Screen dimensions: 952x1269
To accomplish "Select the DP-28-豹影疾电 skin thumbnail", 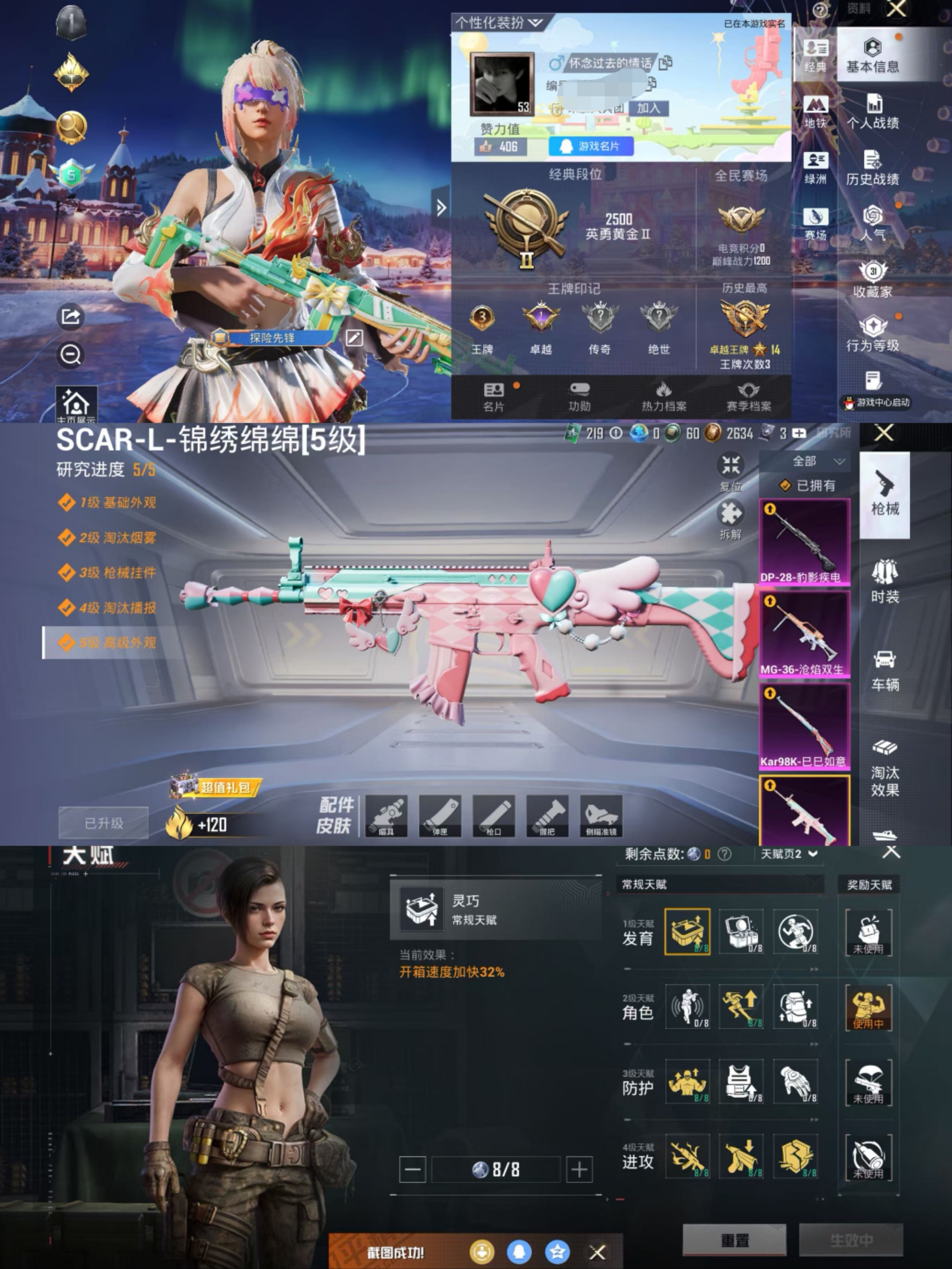I will pyautogui.click(x=804, y=542).
